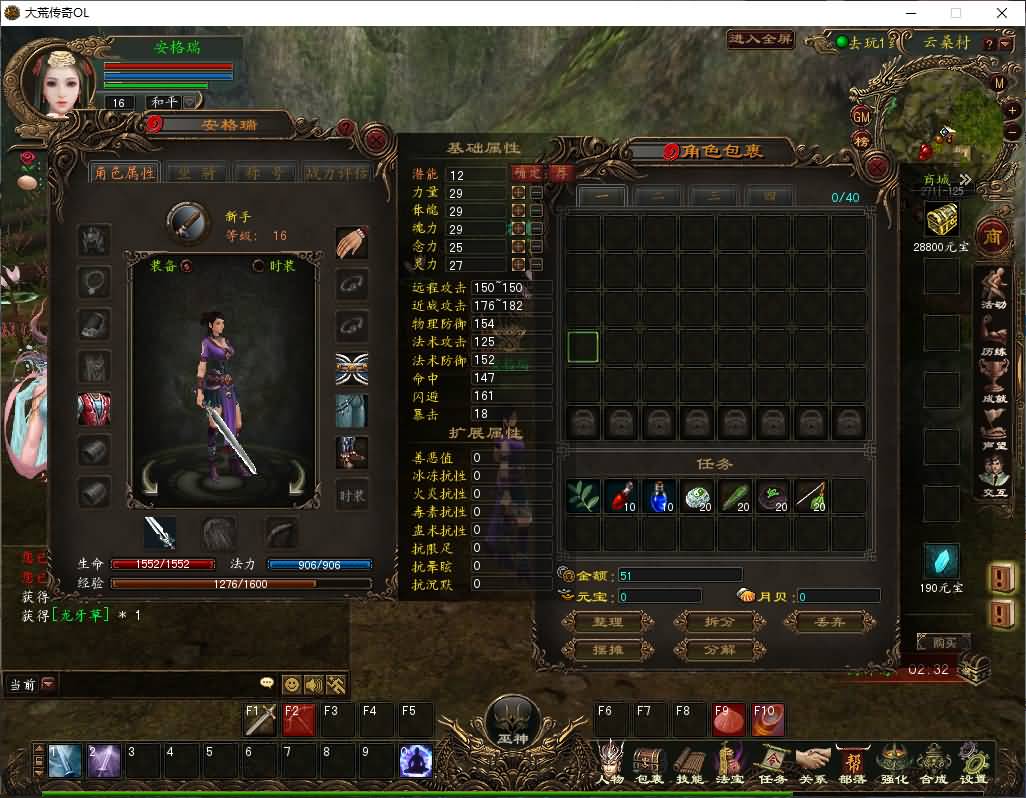Click the 整理 sort button in the bag
This screenshot has width=1026, height=798.
(x=608, y=622)
